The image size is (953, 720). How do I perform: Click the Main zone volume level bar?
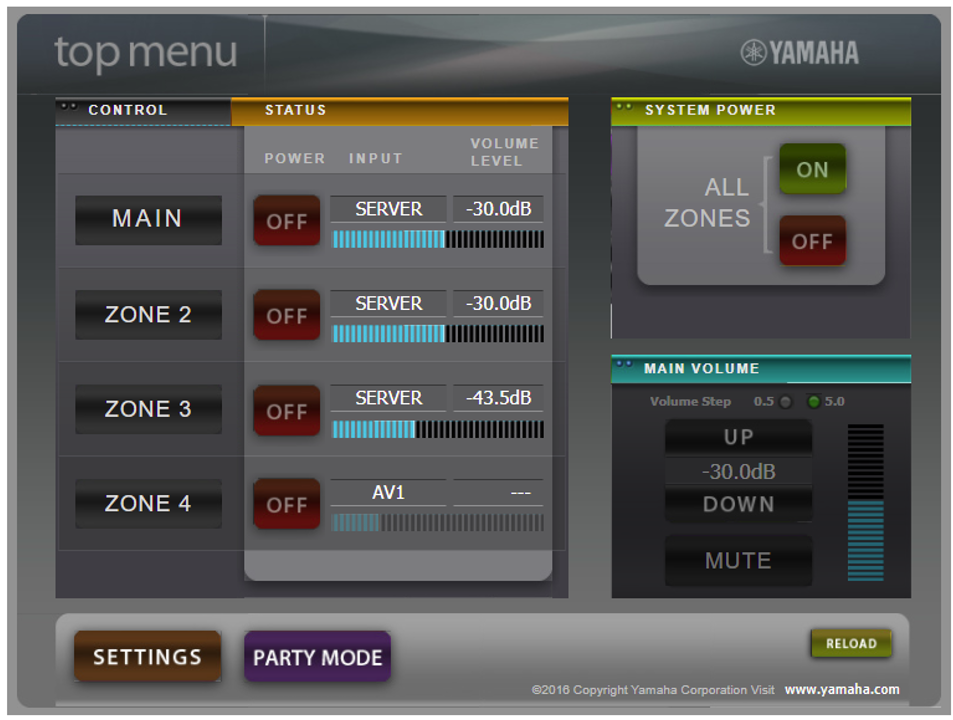[x=438, y=239]
